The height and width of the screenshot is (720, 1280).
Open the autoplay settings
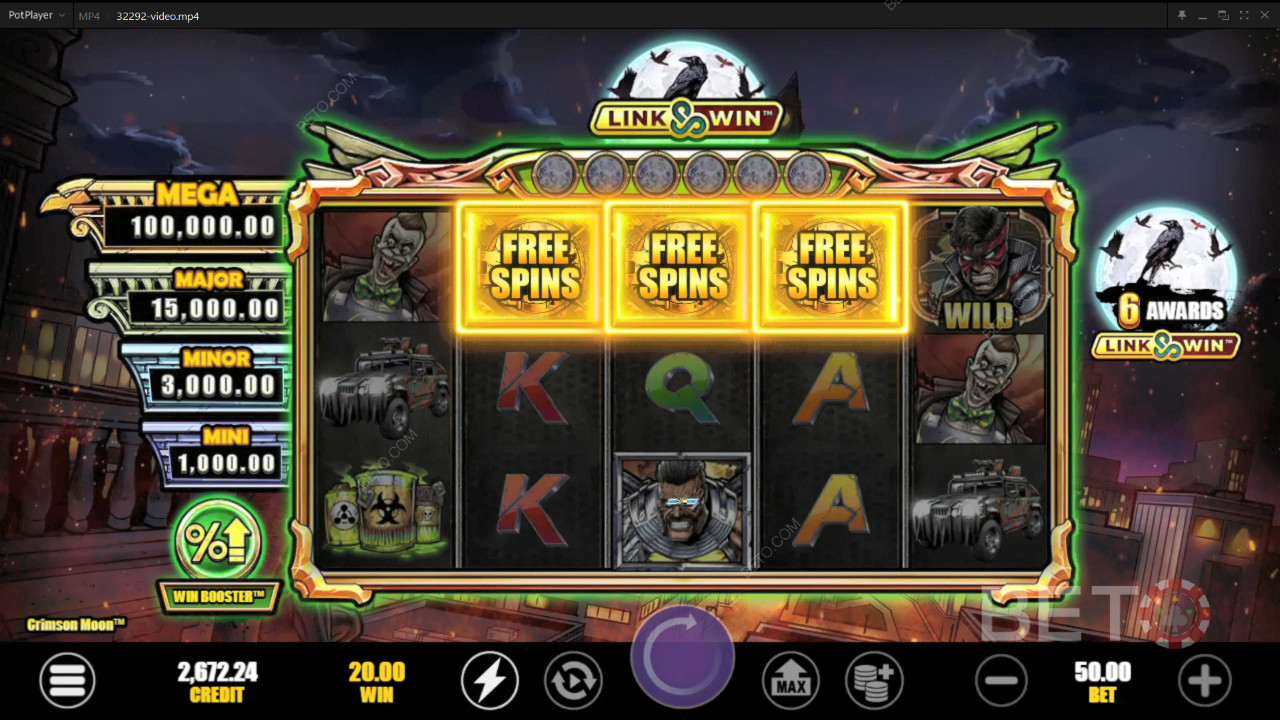(573, 680)
